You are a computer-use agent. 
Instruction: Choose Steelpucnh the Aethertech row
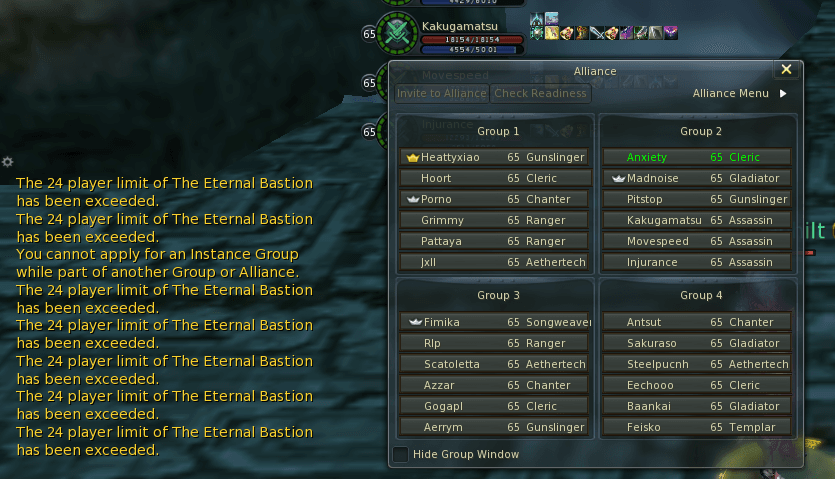(x=696, y=364)
